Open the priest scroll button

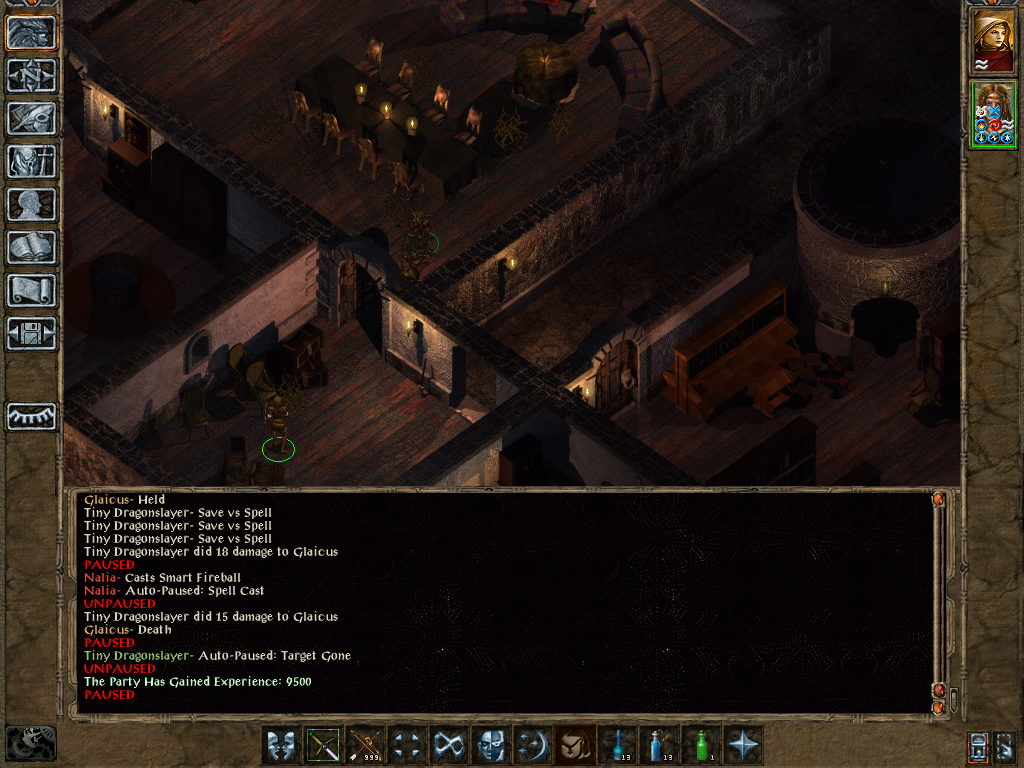pos(32,291)
